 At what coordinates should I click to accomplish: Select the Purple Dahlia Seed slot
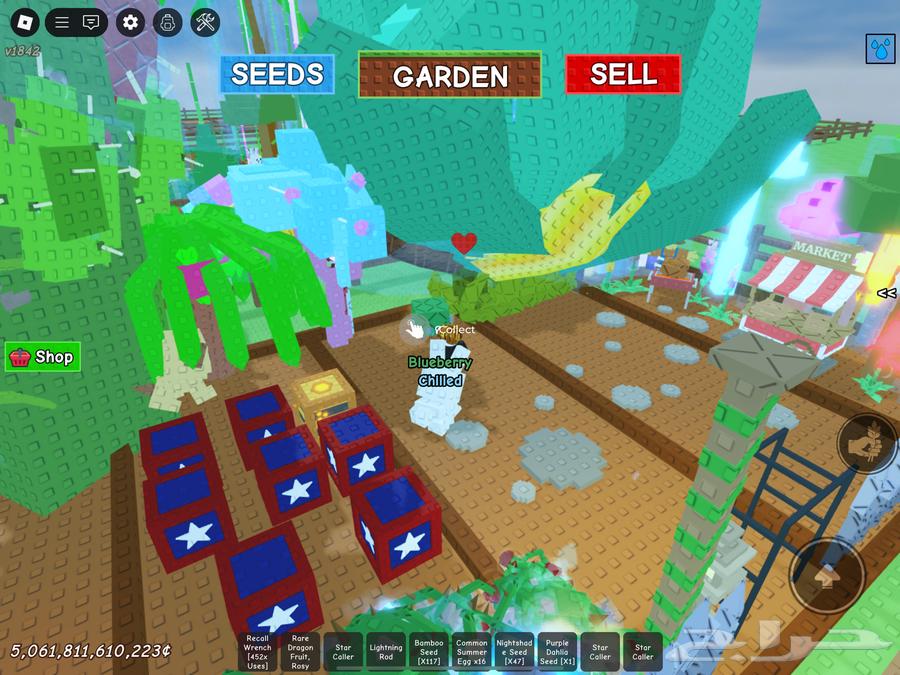558,651
